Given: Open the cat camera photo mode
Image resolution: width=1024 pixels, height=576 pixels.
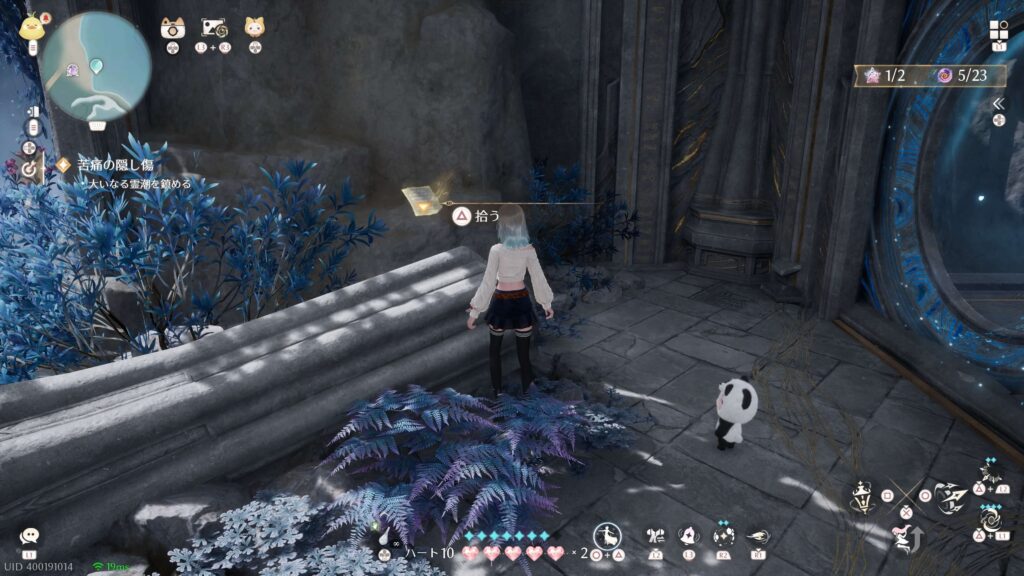Looking at the screenshot, I should [x=173, y=28].
